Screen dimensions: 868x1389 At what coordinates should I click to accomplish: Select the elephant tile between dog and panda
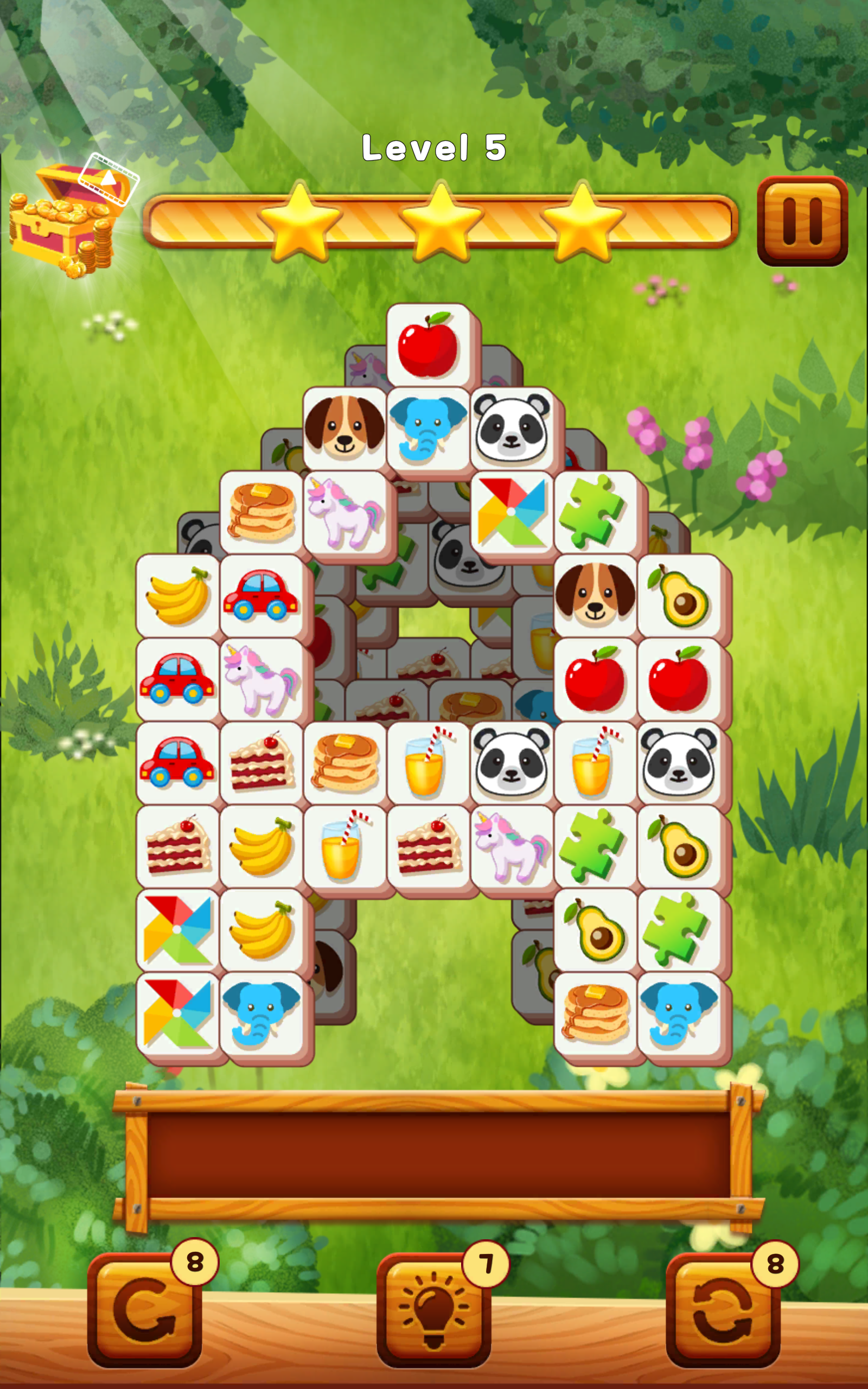click(427, 429)
